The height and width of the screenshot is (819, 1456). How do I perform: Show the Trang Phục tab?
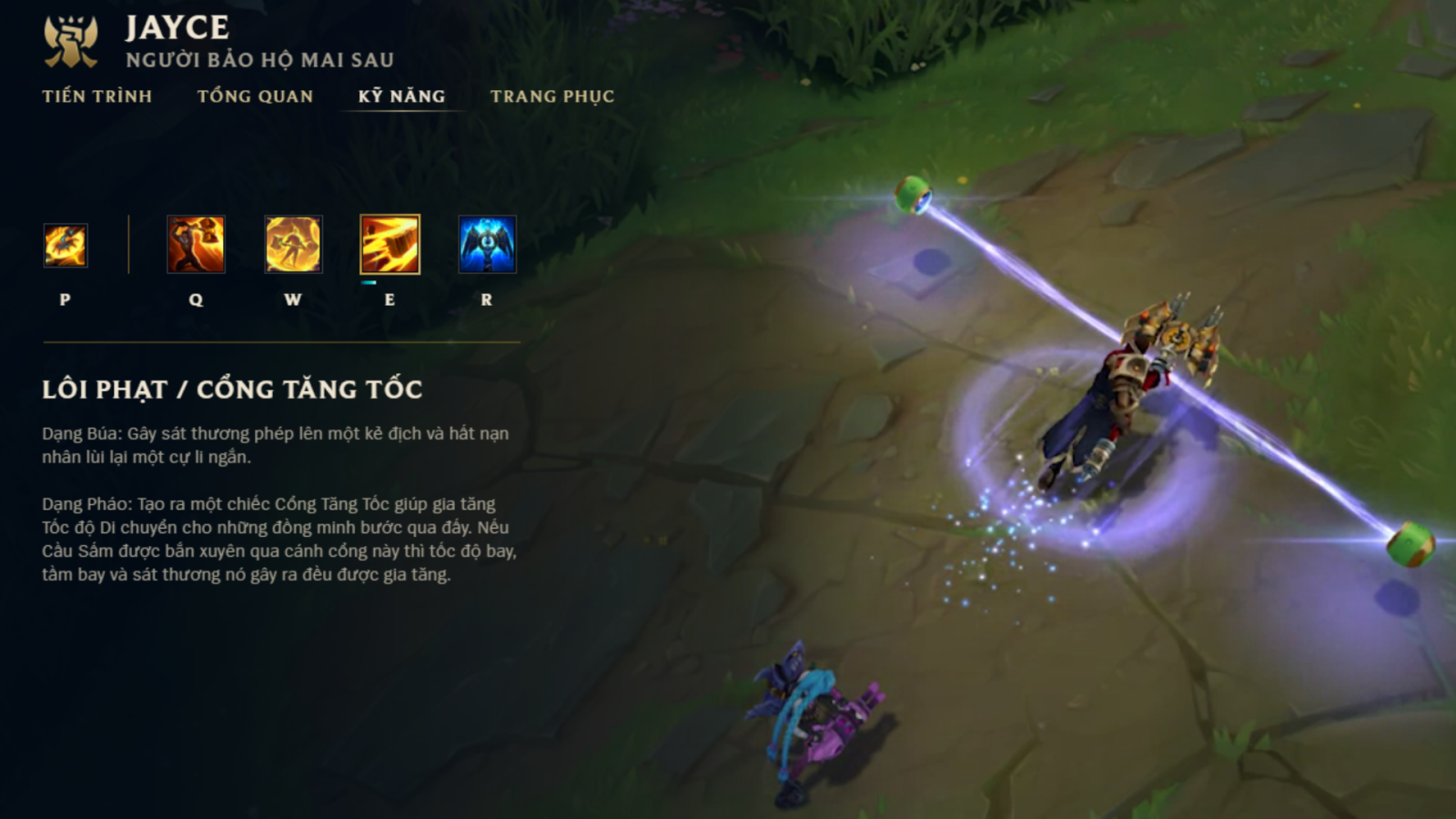551,96
